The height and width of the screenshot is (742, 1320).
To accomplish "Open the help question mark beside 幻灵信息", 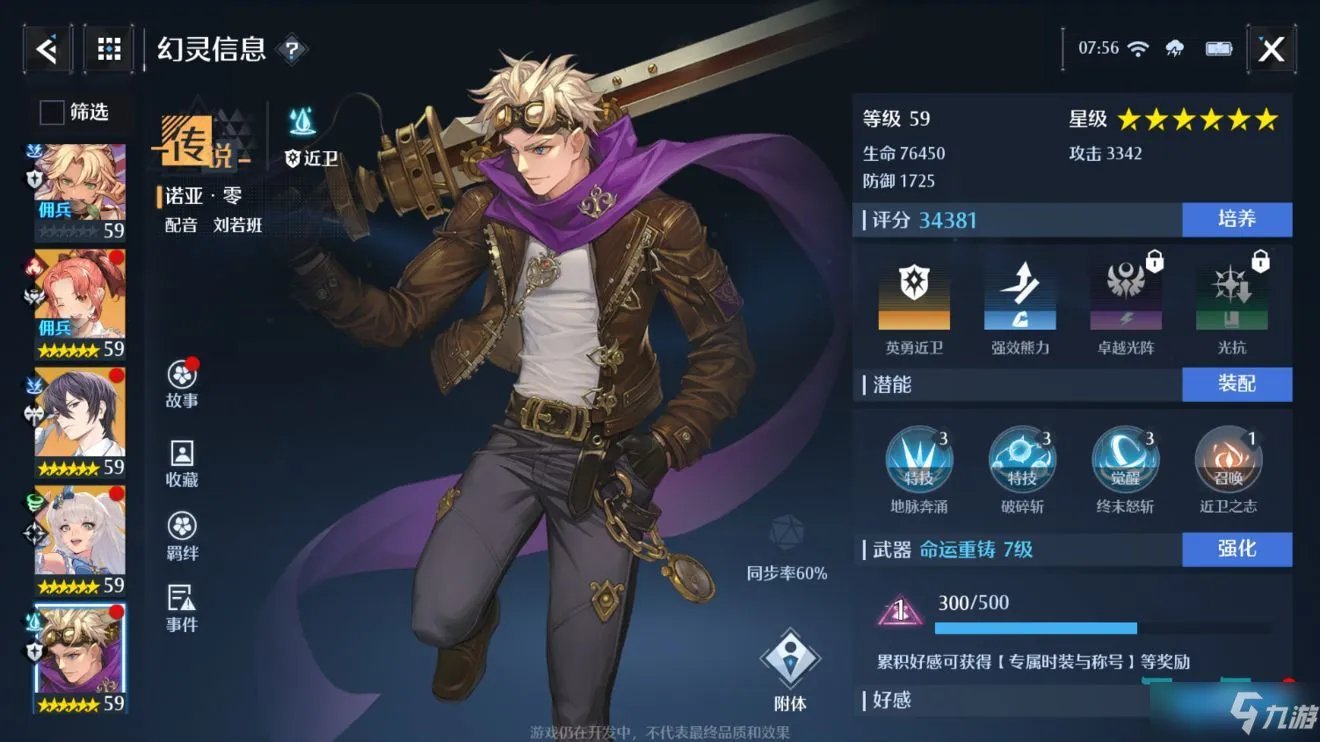I will coord(290,49).
